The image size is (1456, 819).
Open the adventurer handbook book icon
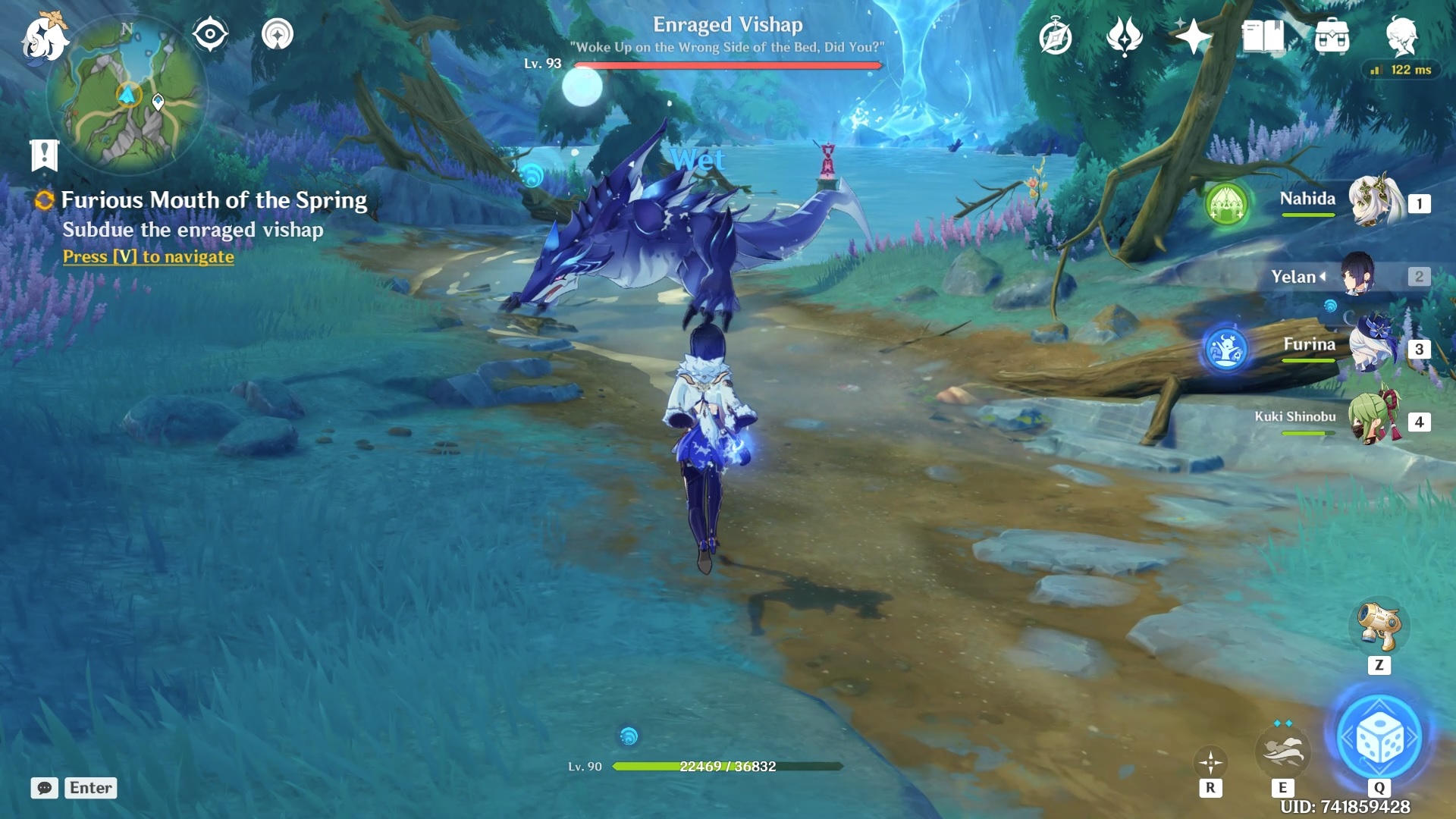point(1263,36)
